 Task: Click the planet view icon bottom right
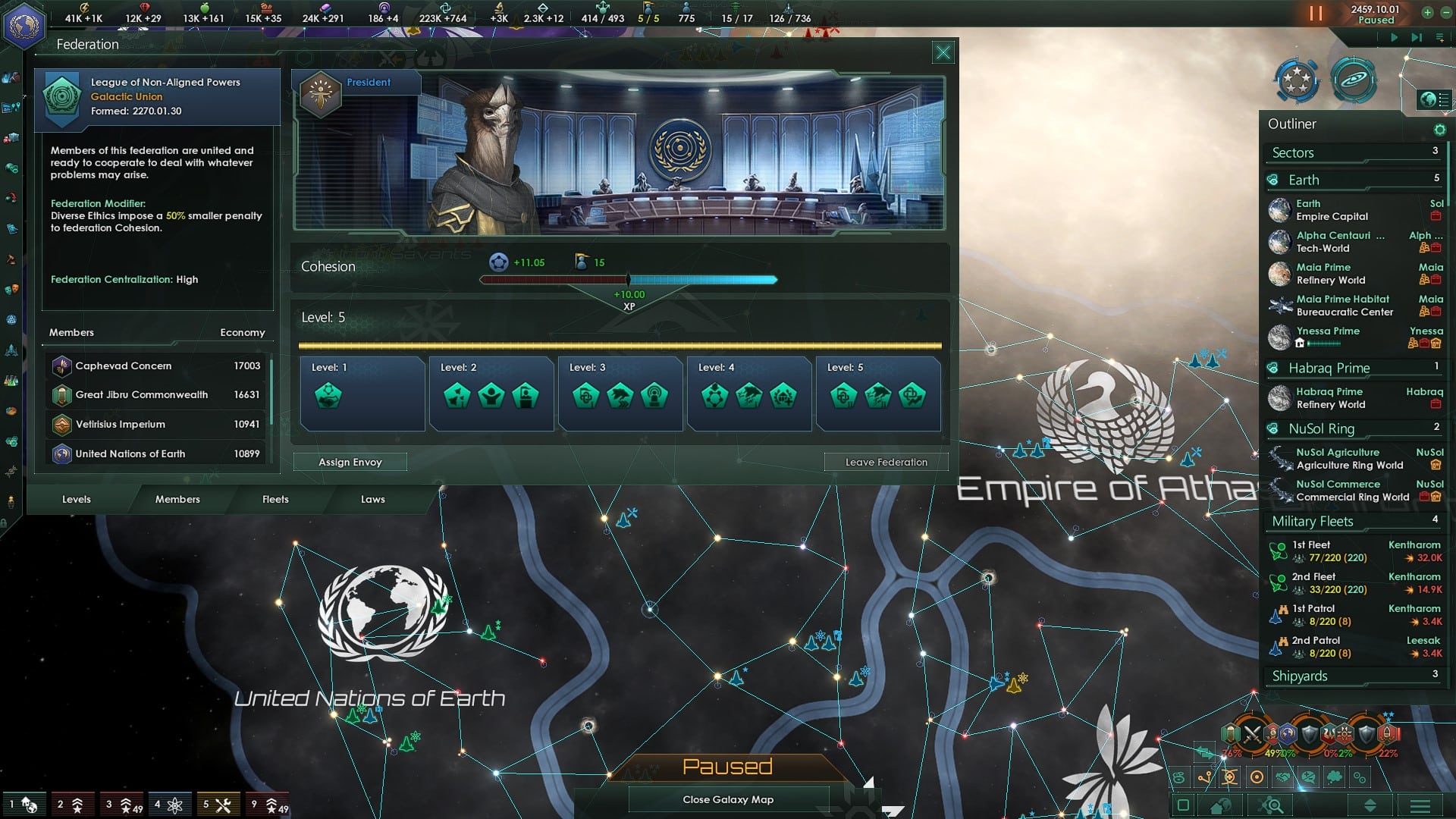(x=1221, y=805)
